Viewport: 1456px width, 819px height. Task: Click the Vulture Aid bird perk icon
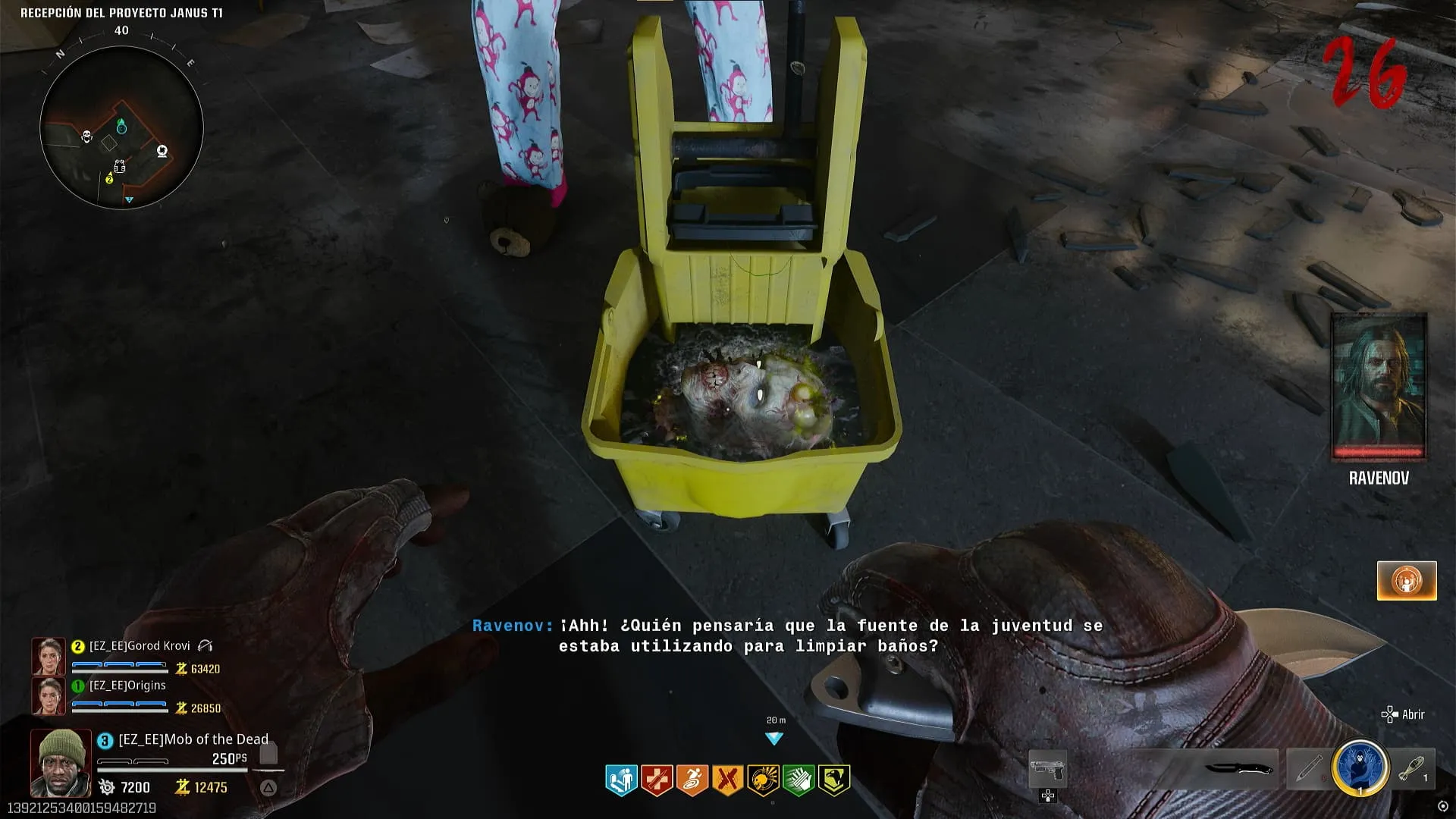(833, 780)
